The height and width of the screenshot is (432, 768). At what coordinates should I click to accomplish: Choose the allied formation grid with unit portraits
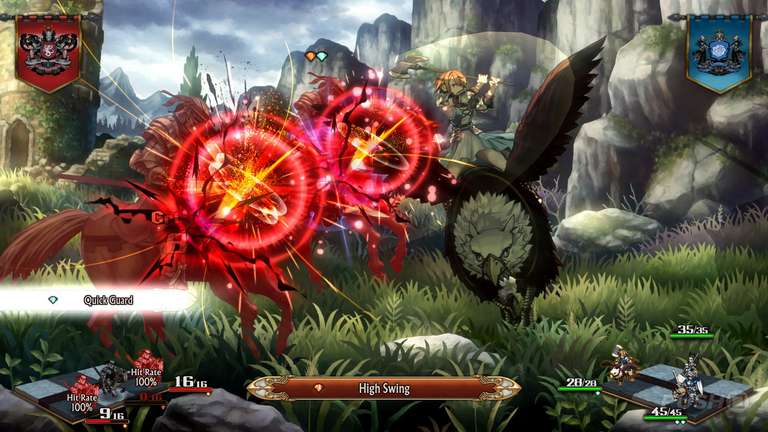(x=680, y=383)
